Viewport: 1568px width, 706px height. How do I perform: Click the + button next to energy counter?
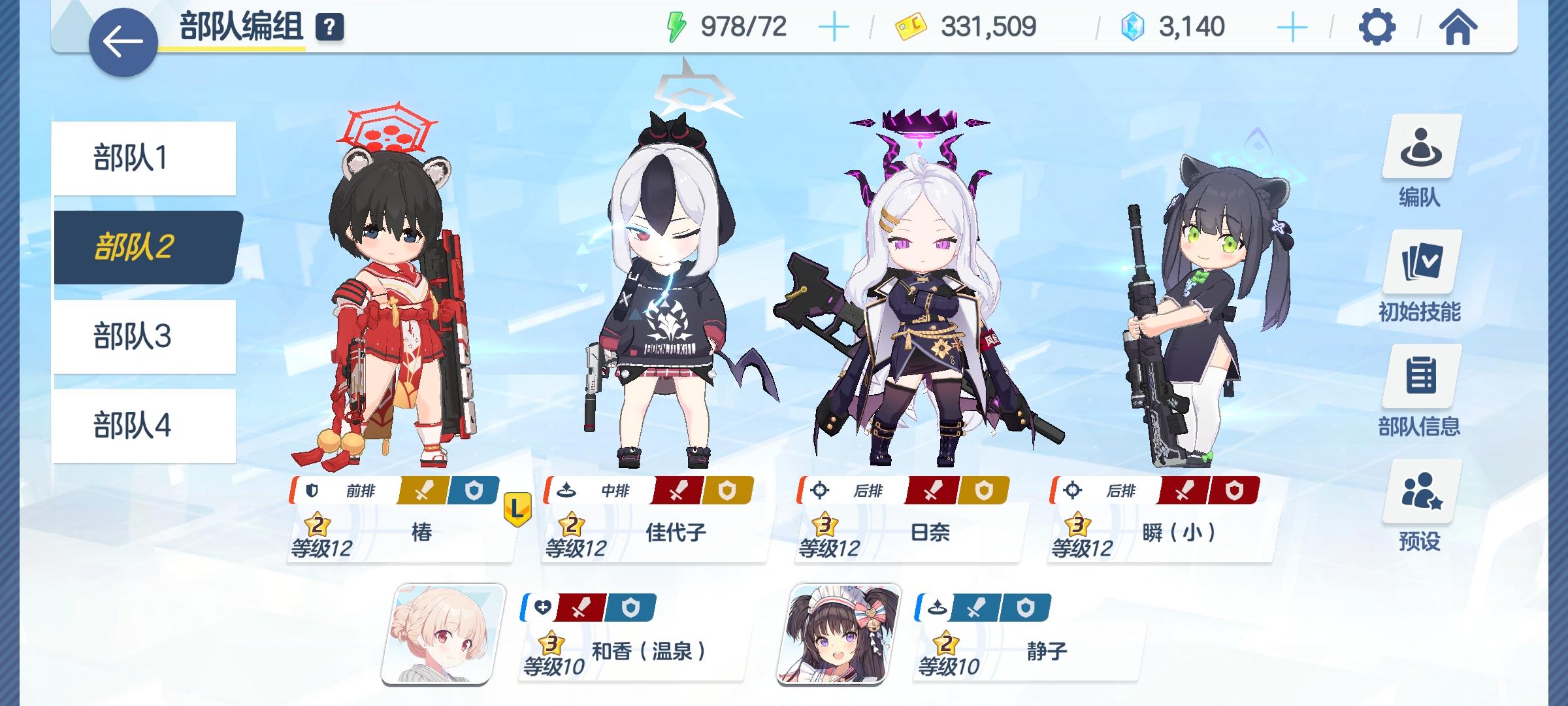[x=833, y=27]
